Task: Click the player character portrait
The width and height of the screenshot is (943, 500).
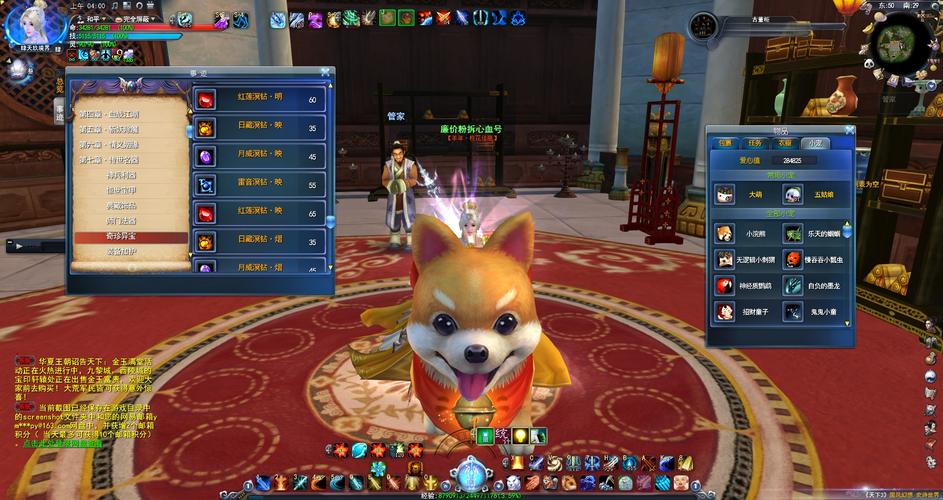Action: (x=21, y=25)
